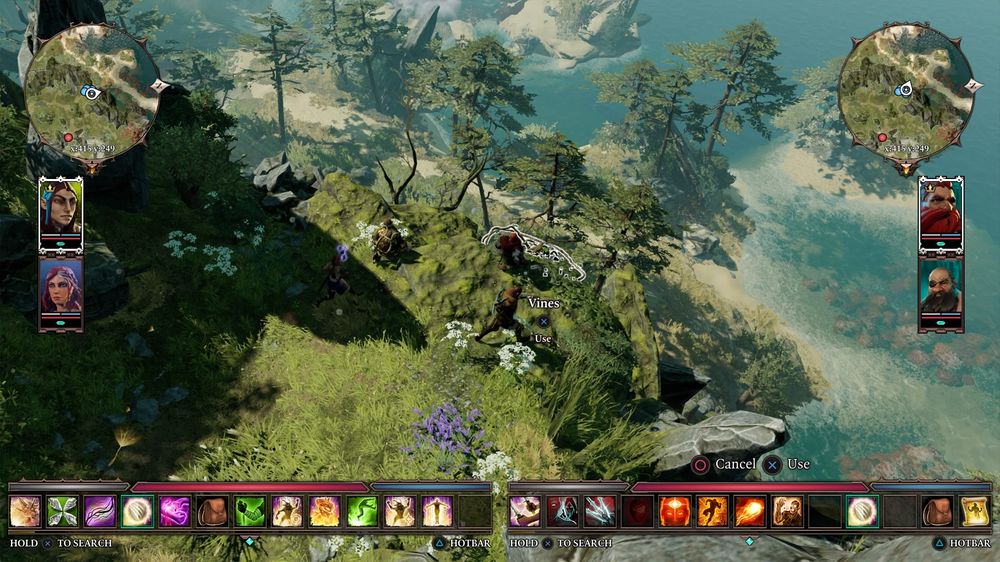Activate the hooded cloaked figure skill
The height and width of the screenshot is (562, 1000).
click(x=562, y=511)
